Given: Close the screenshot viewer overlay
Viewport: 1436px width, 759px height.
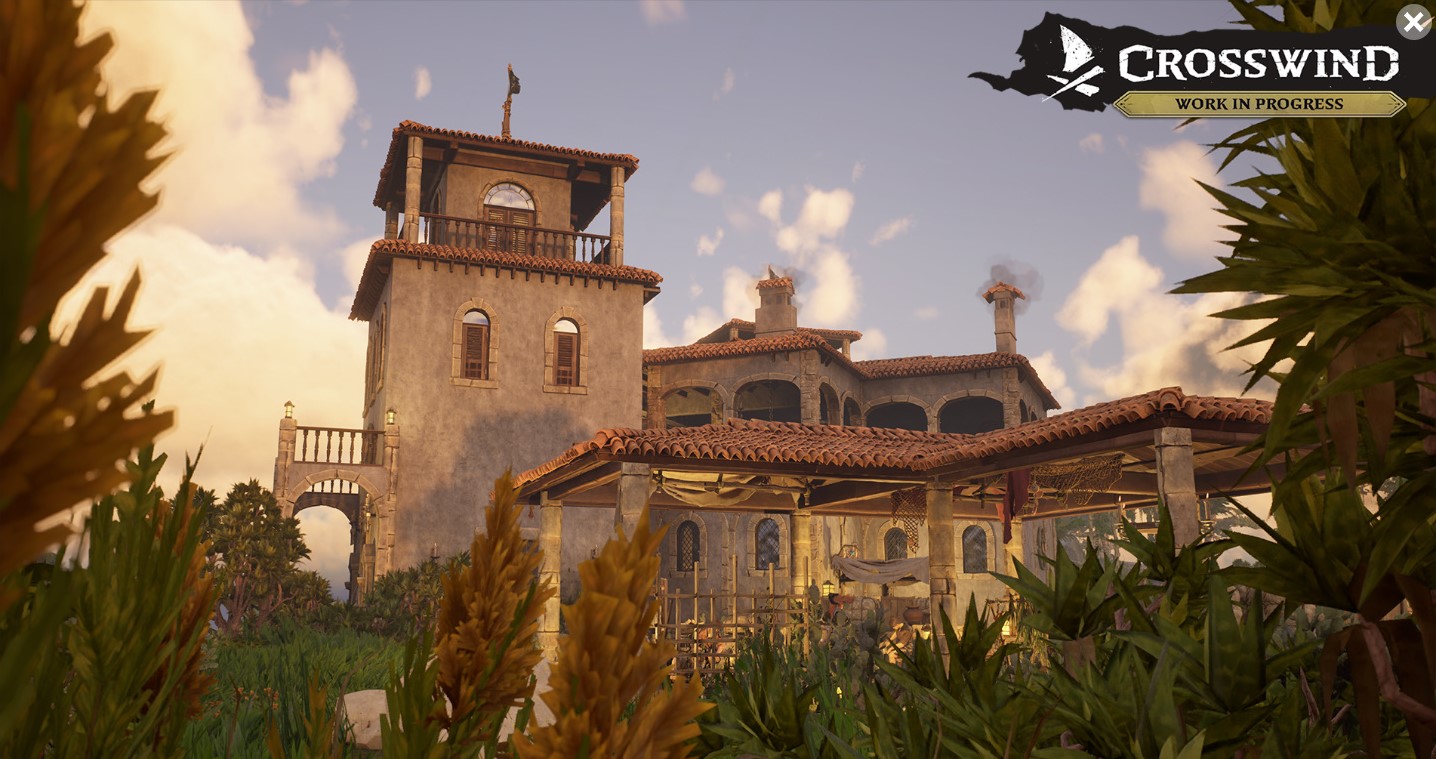Looking at the screenshot, I should [x=1413, y=22].
